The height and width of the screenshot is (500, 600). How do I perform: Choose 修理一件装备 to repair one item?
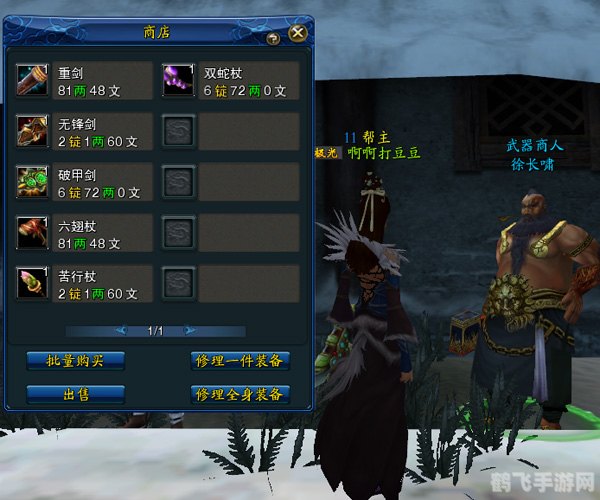[x=240, y=360]
